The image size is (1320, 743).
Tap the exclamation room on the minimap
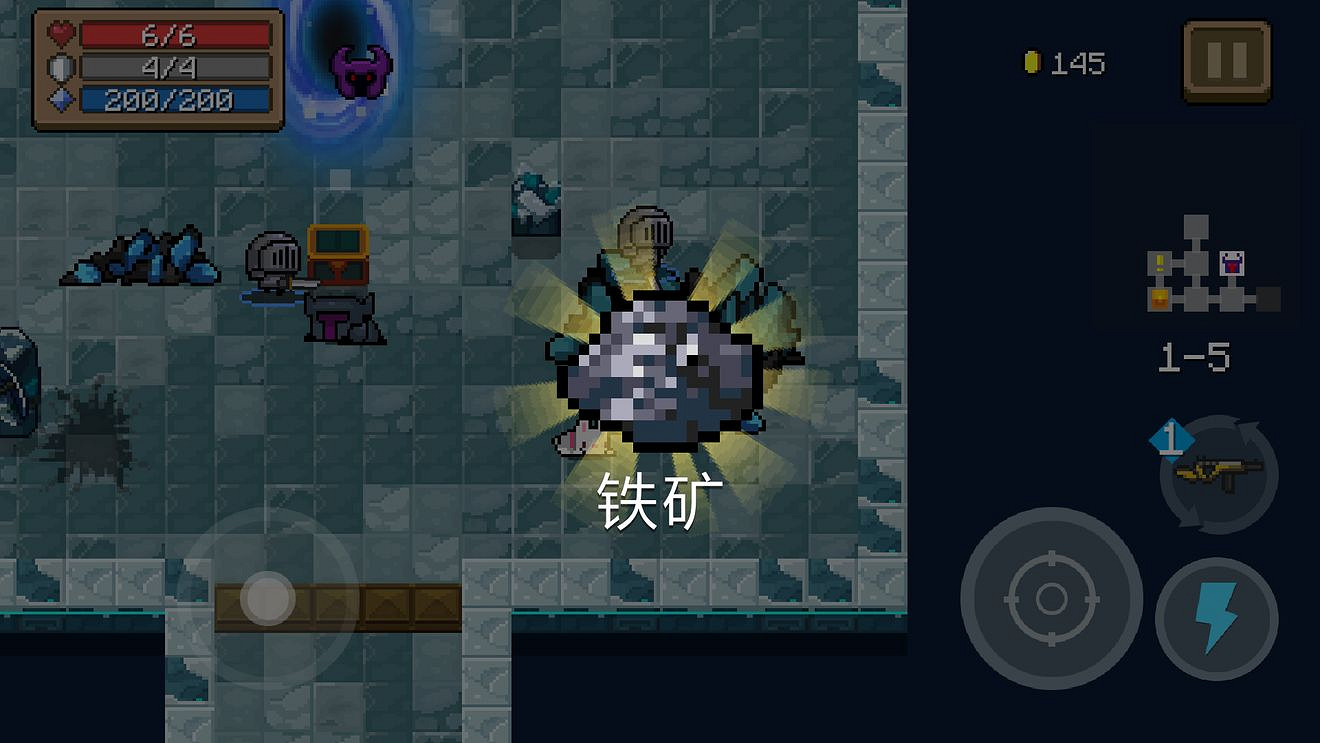tap(1159, 262)
